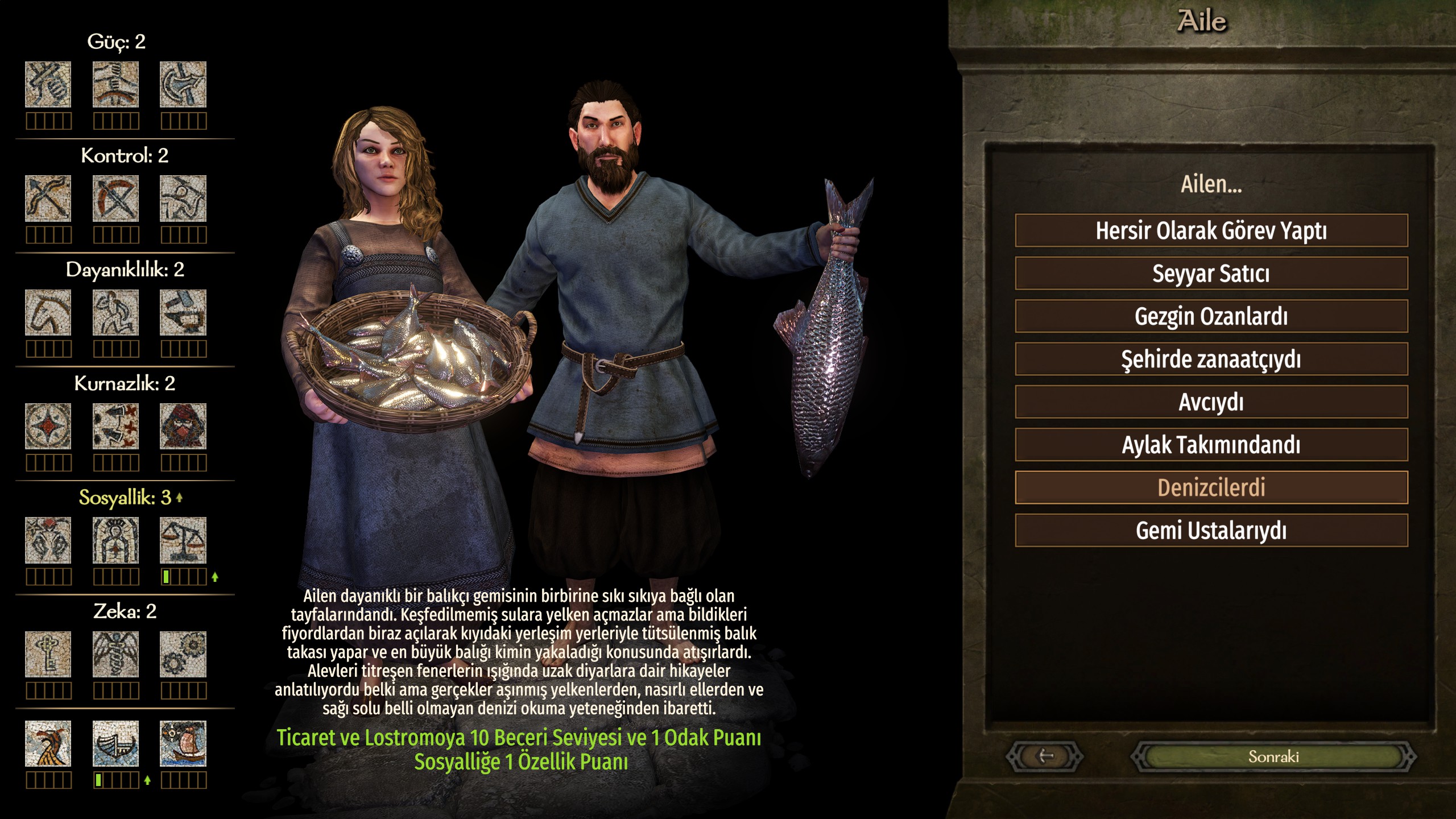
Task: Select the key stewardship skill icon
Action: coord(48,654)
